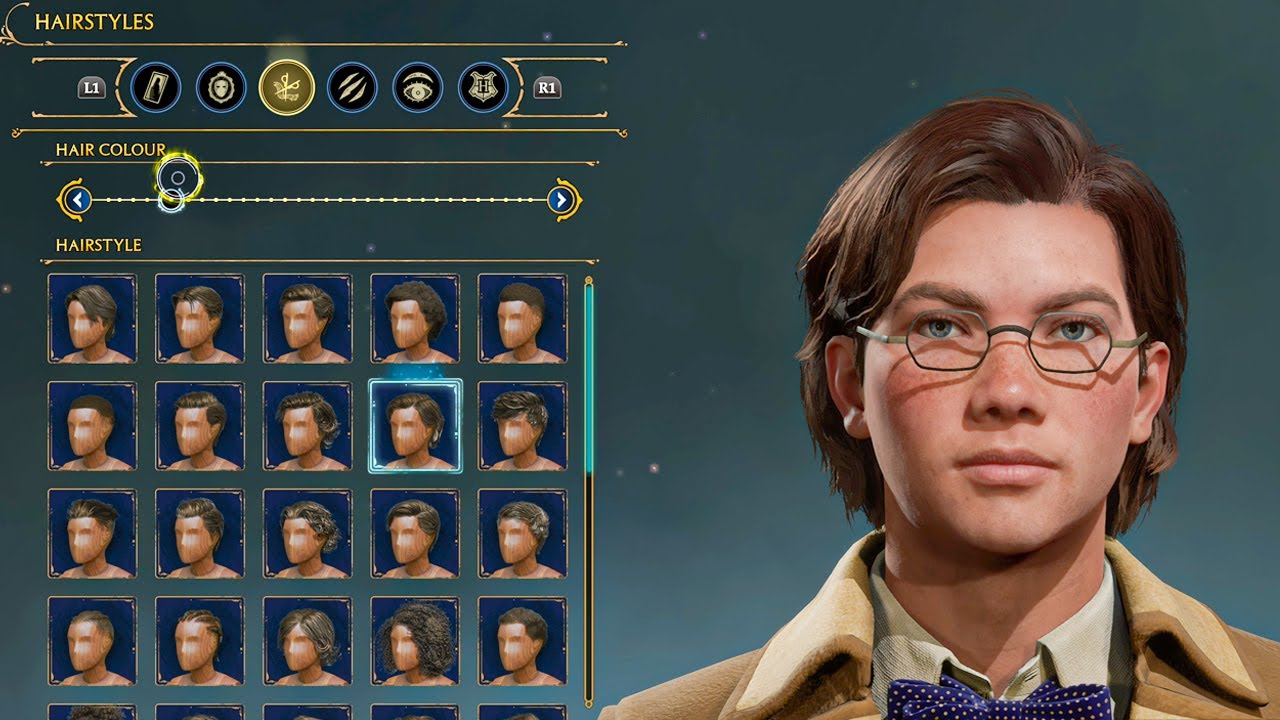Open the character presets tab
Screen dimensions: 1280x720
[x=155, y=88]
